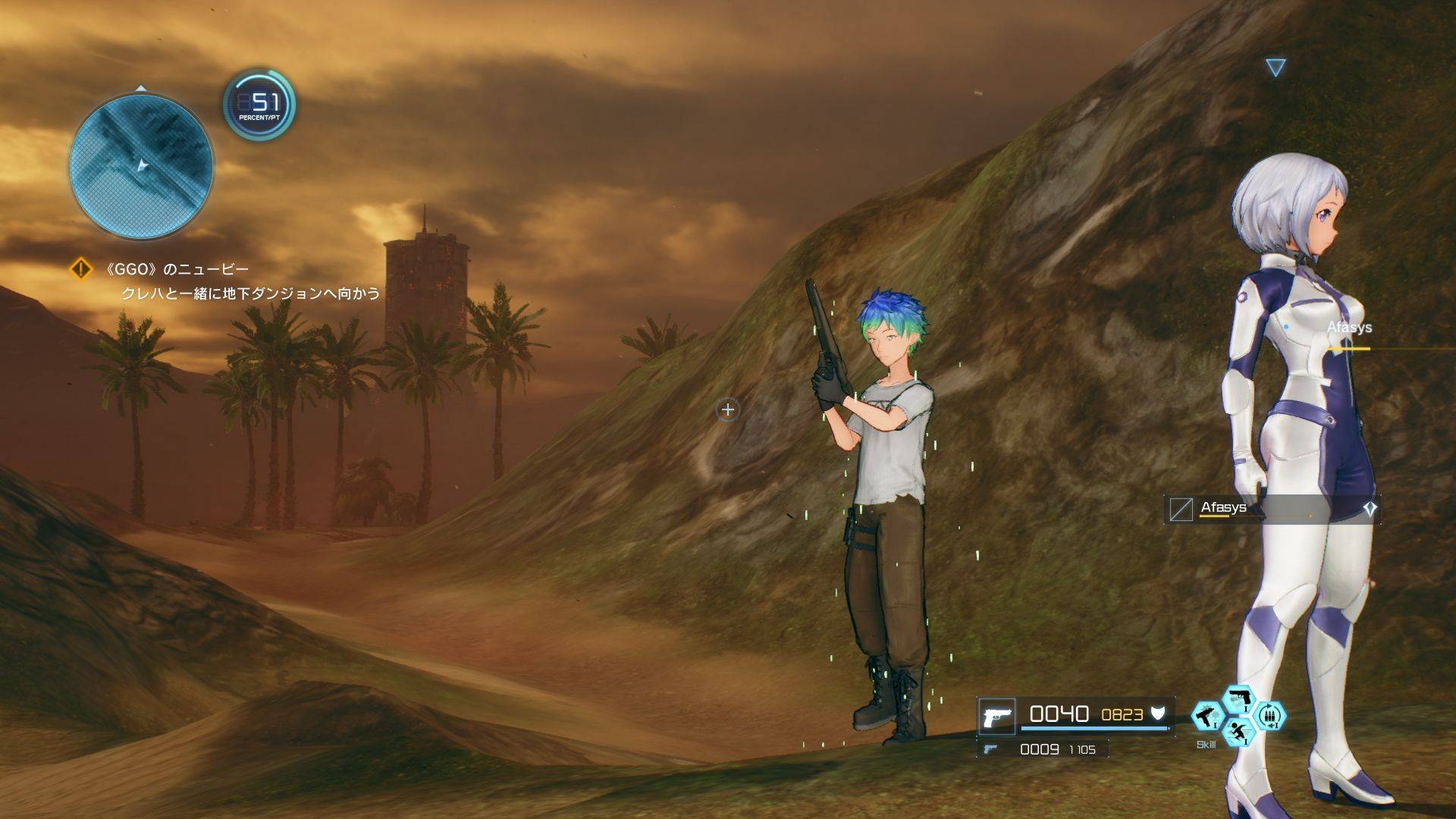
Task: Select the Afasys party member panel
Action: 1271,509
